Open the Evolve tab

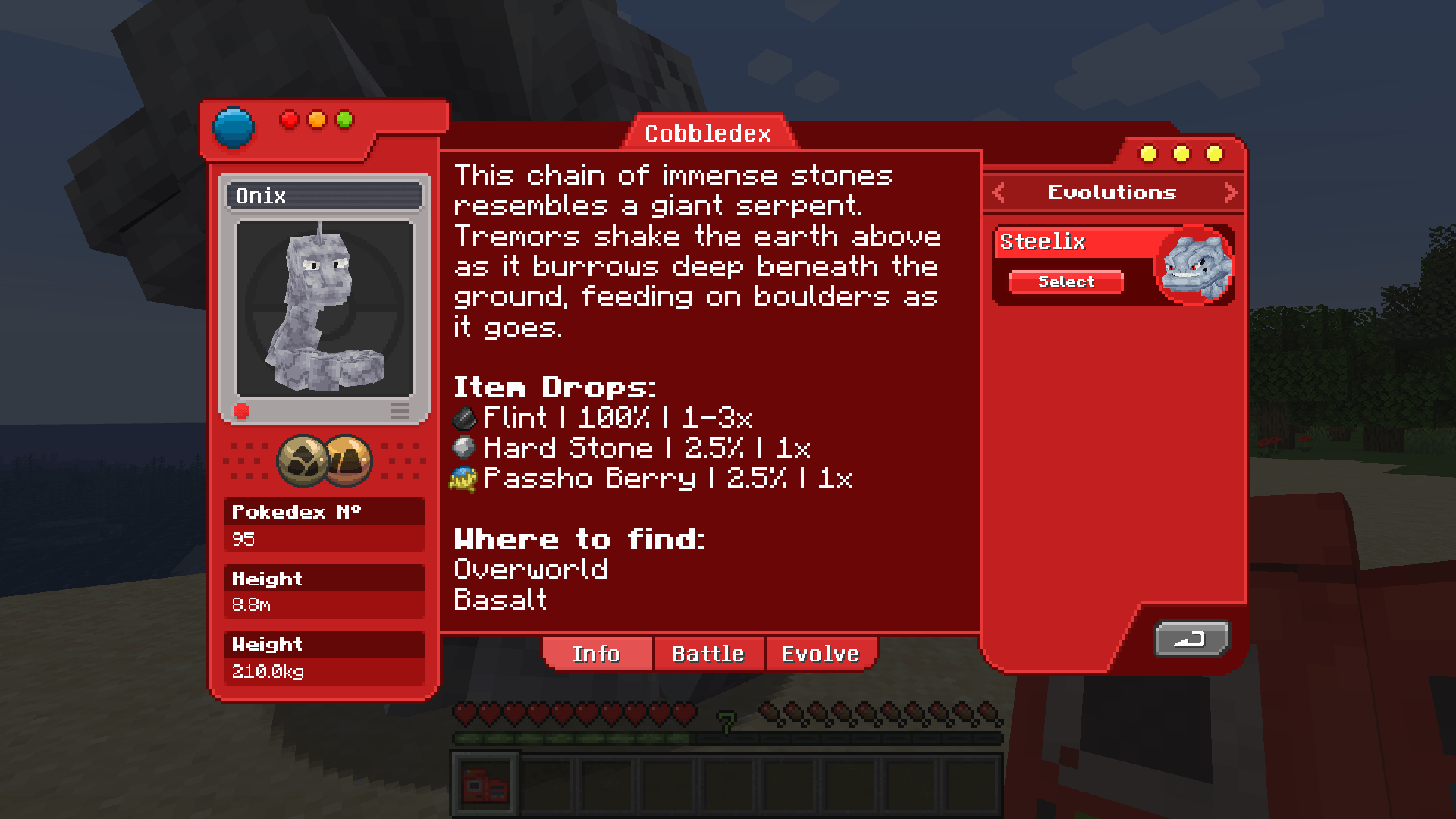821,653
